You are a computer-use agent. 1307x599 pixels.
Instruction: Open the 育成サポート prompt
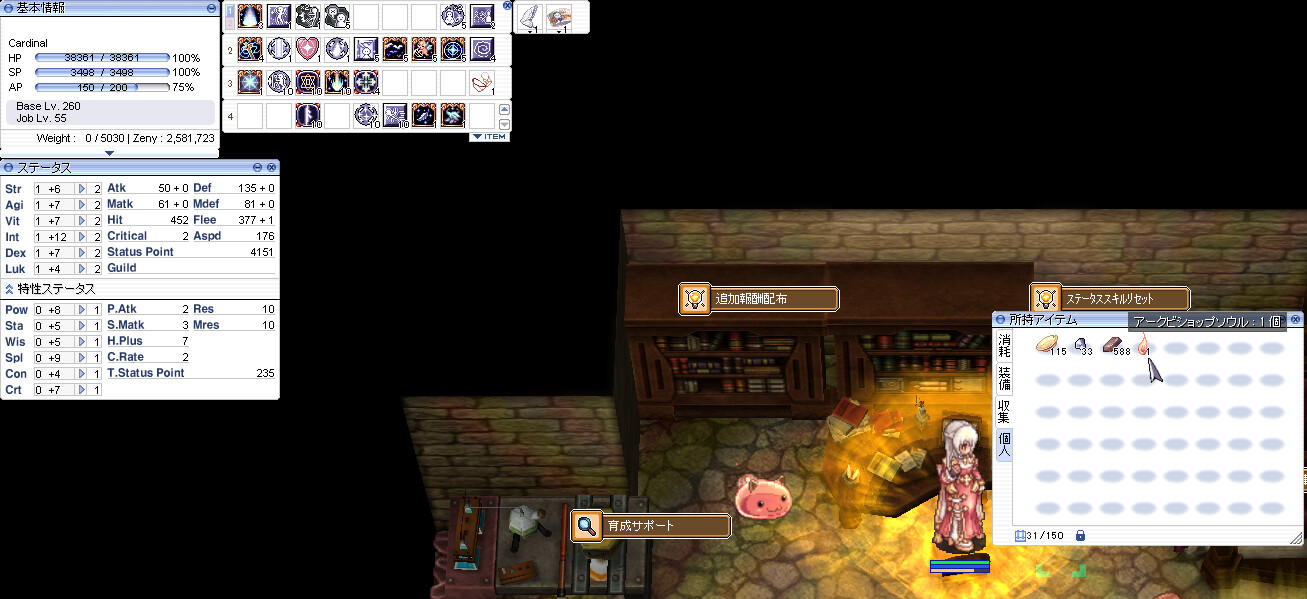pos(650,526)
